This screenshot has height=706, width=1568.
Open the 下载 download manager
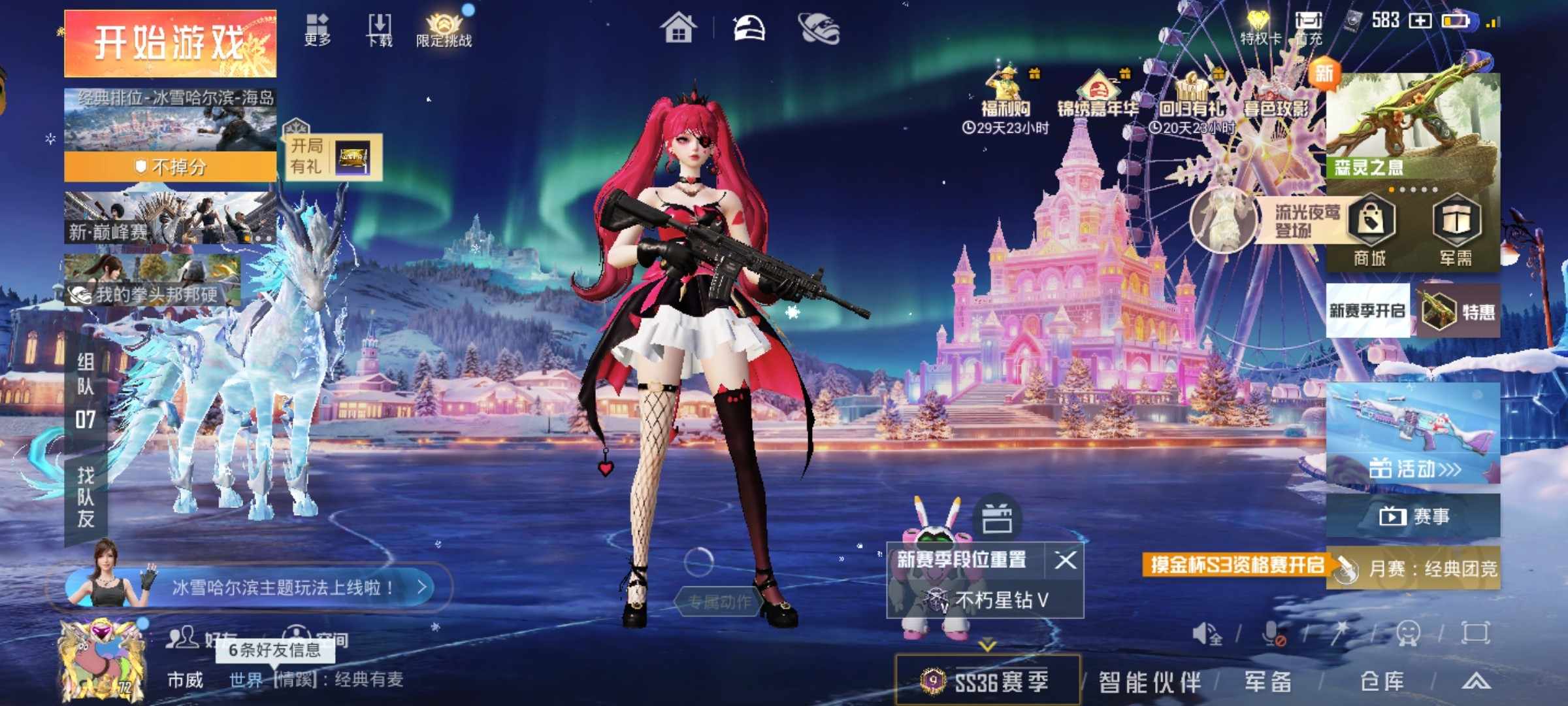tap(380, 30)
